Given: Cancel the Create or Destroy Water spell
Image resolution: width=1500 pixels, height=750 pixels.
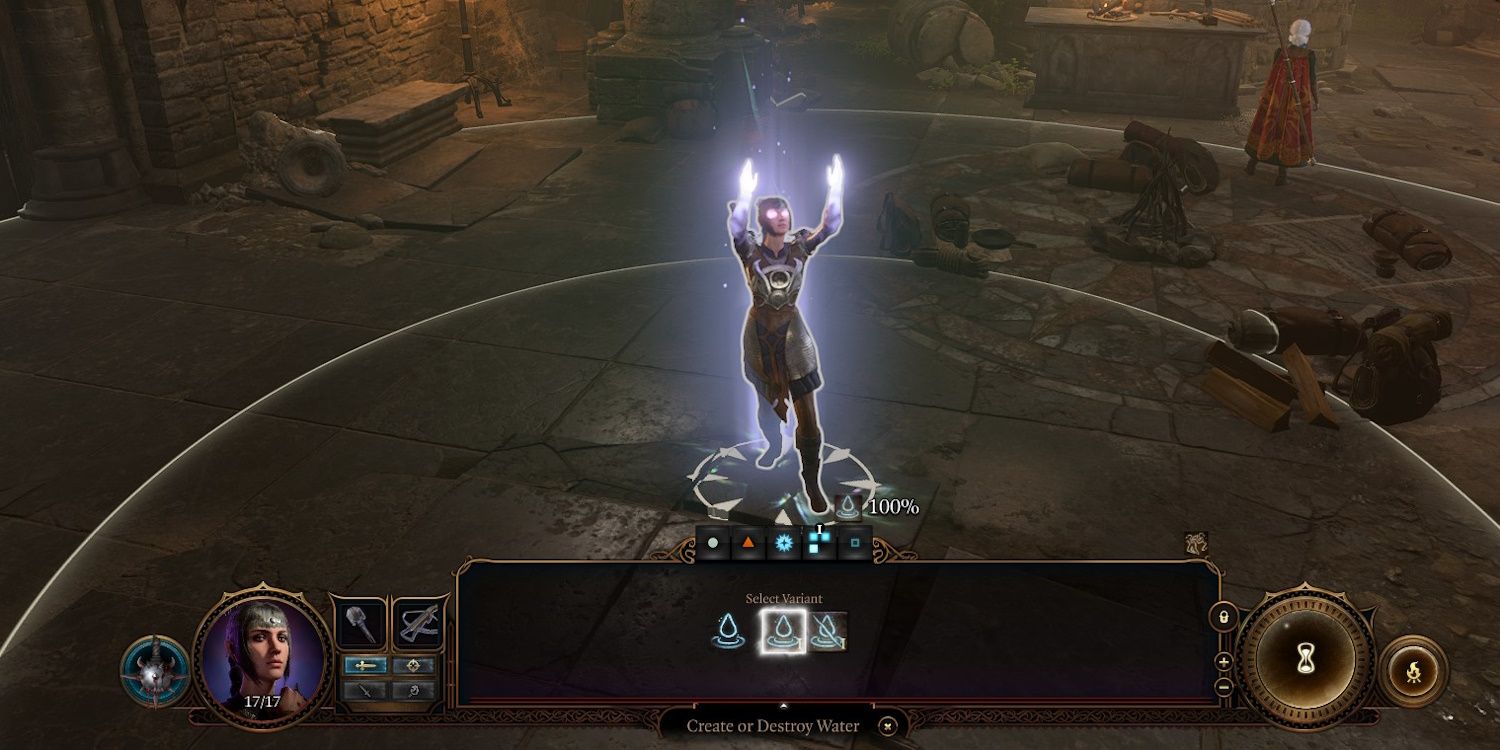Looking at the screenshot, I should (x=888, y=726).
